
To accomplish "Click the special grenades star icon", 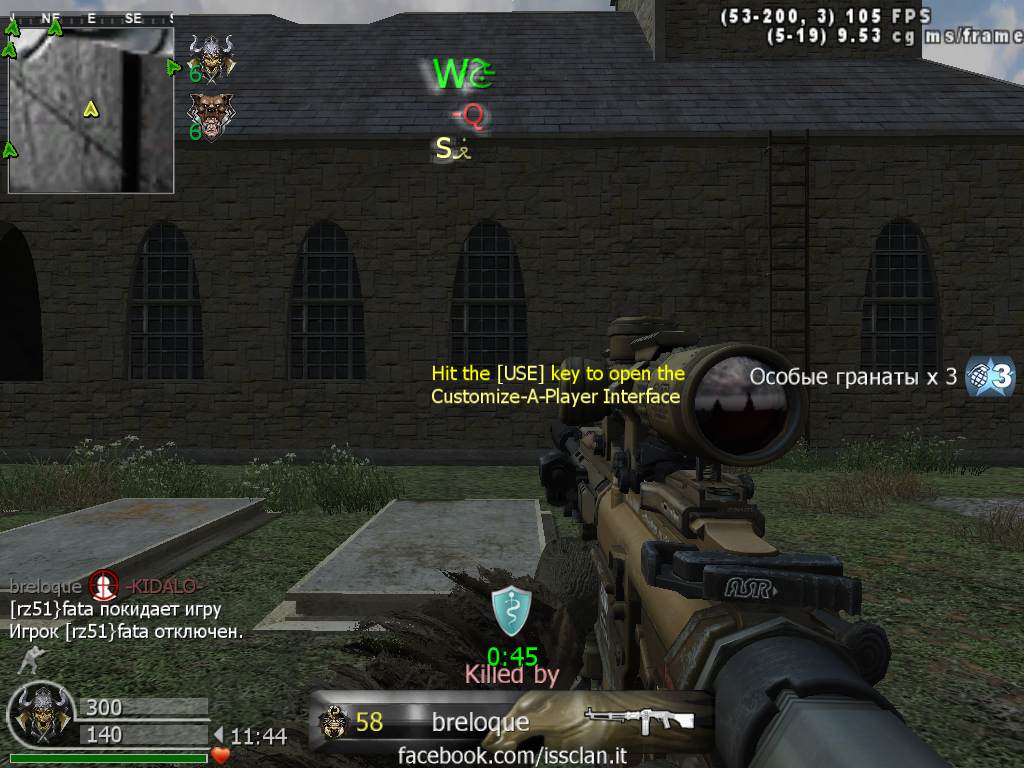I will tap(990, 376).
